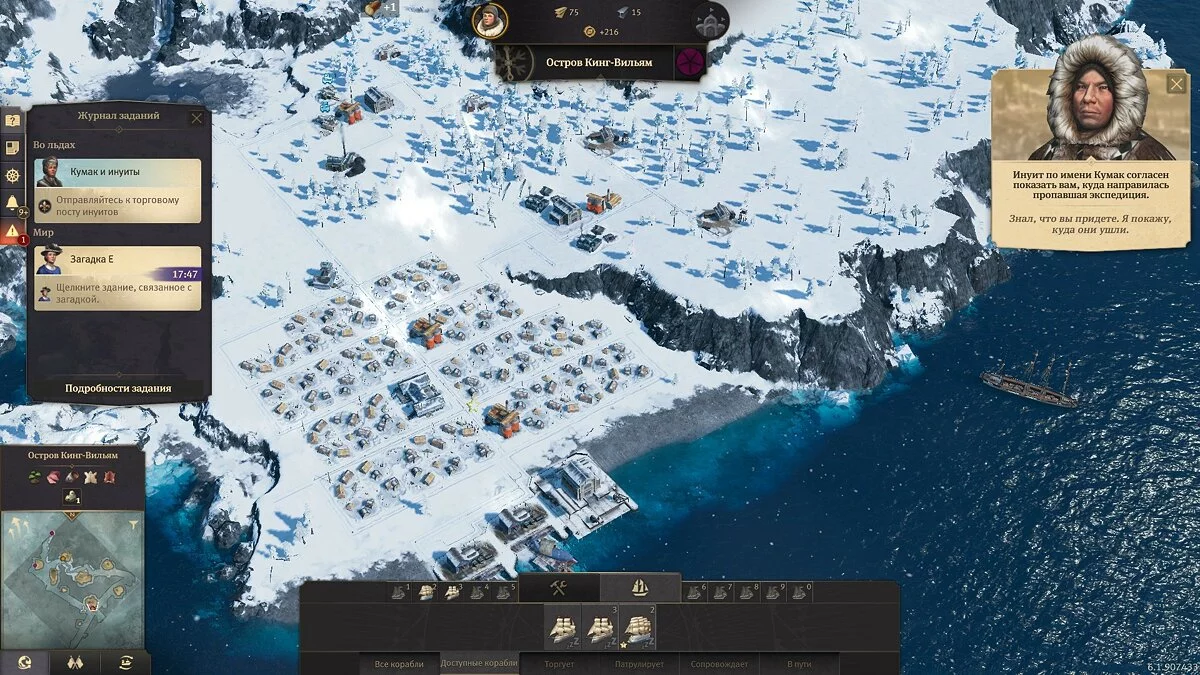Choose the Сопровождает ships filter
Image resolution: width=1200 pixels, height=675 pixels.
point(719,664)
